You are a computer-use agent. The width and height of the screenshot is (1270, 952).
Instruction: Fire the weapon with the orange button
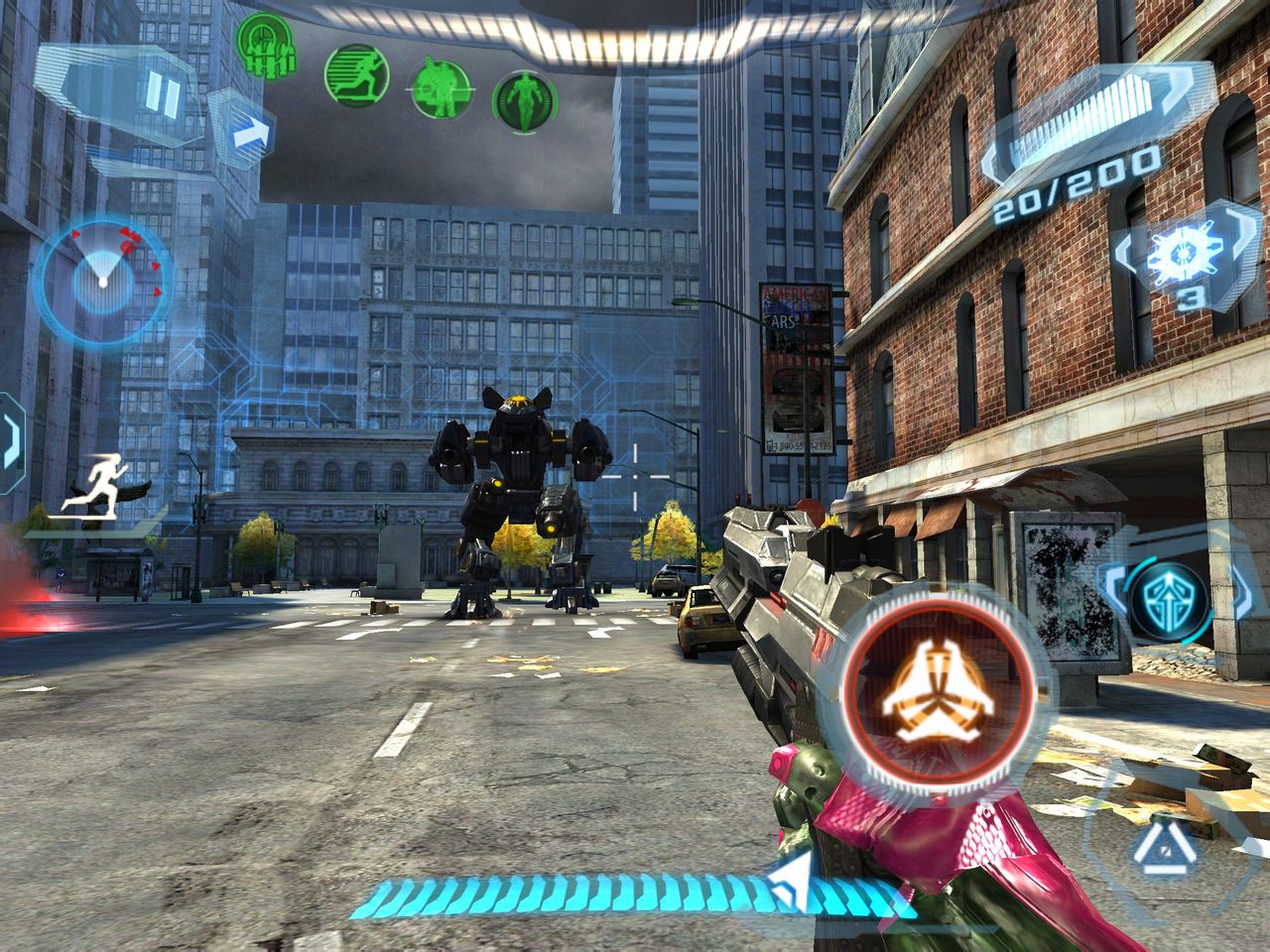937,690
